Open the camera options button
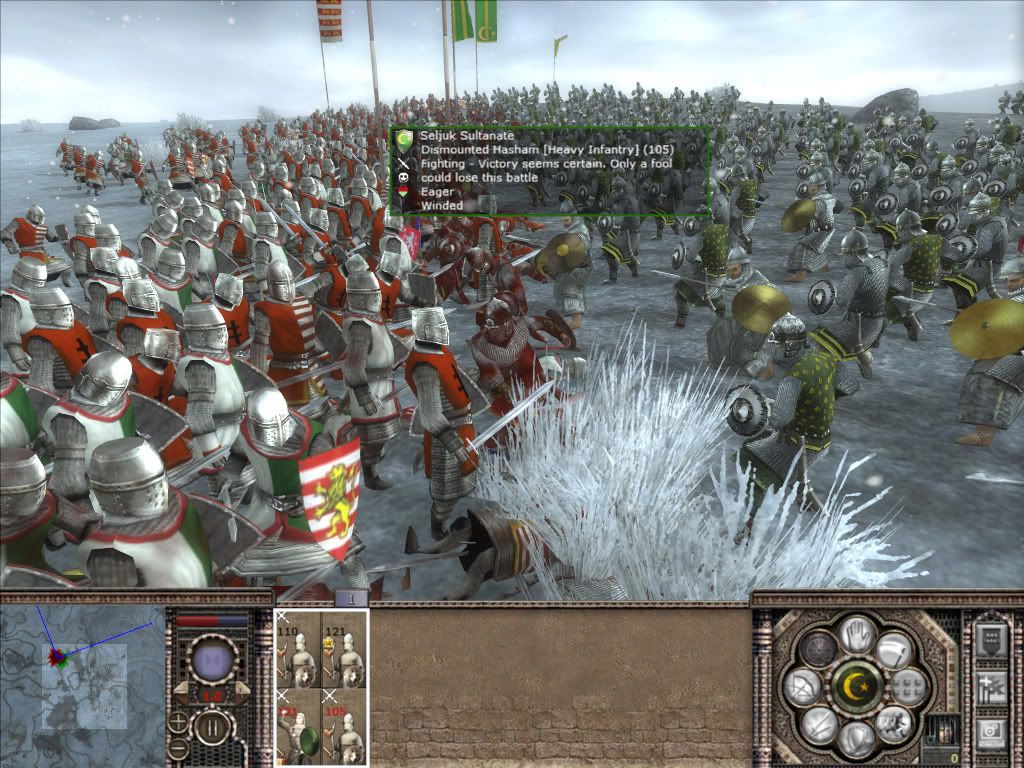The image size is (1024, 768). (991, 733)
